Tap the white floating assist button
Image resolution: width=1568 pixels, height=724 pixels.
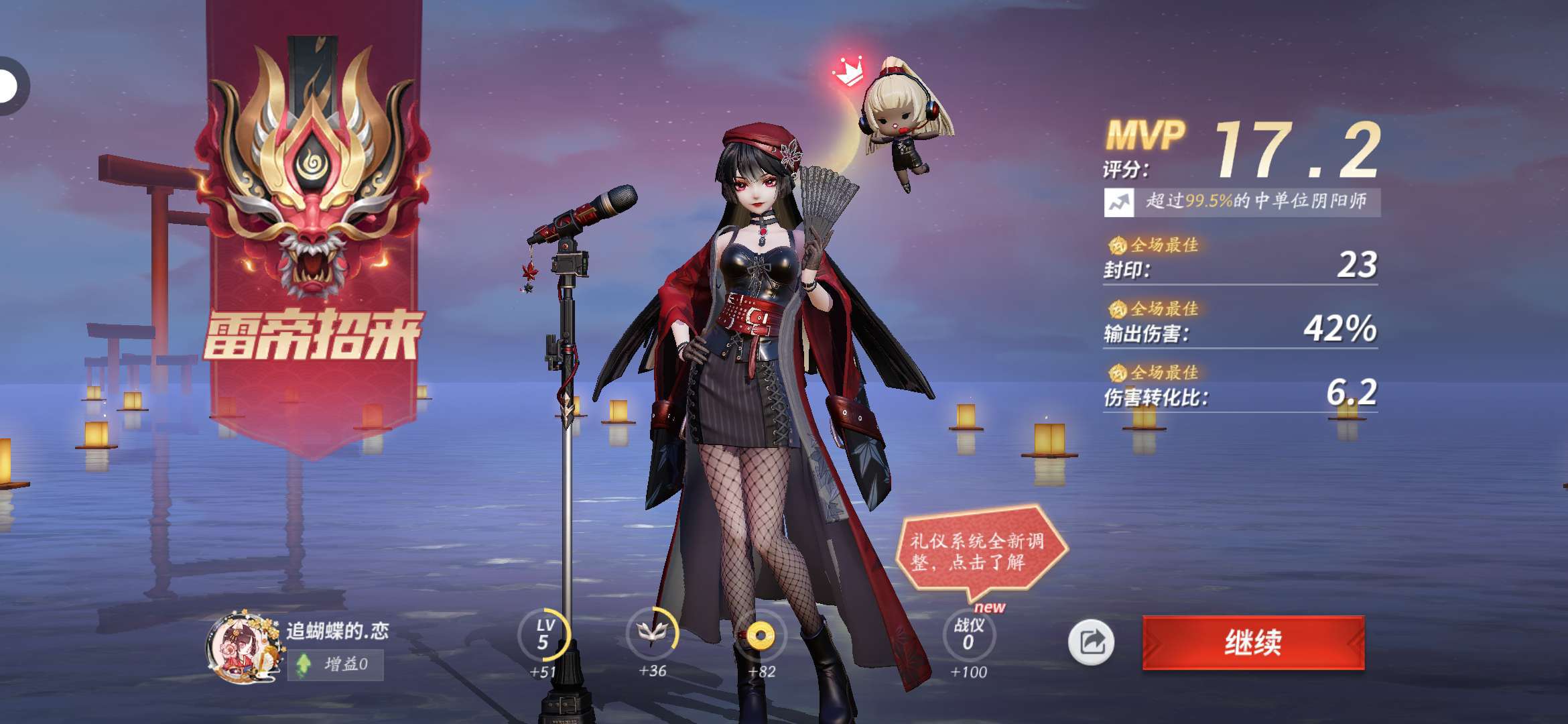(9, 86)
